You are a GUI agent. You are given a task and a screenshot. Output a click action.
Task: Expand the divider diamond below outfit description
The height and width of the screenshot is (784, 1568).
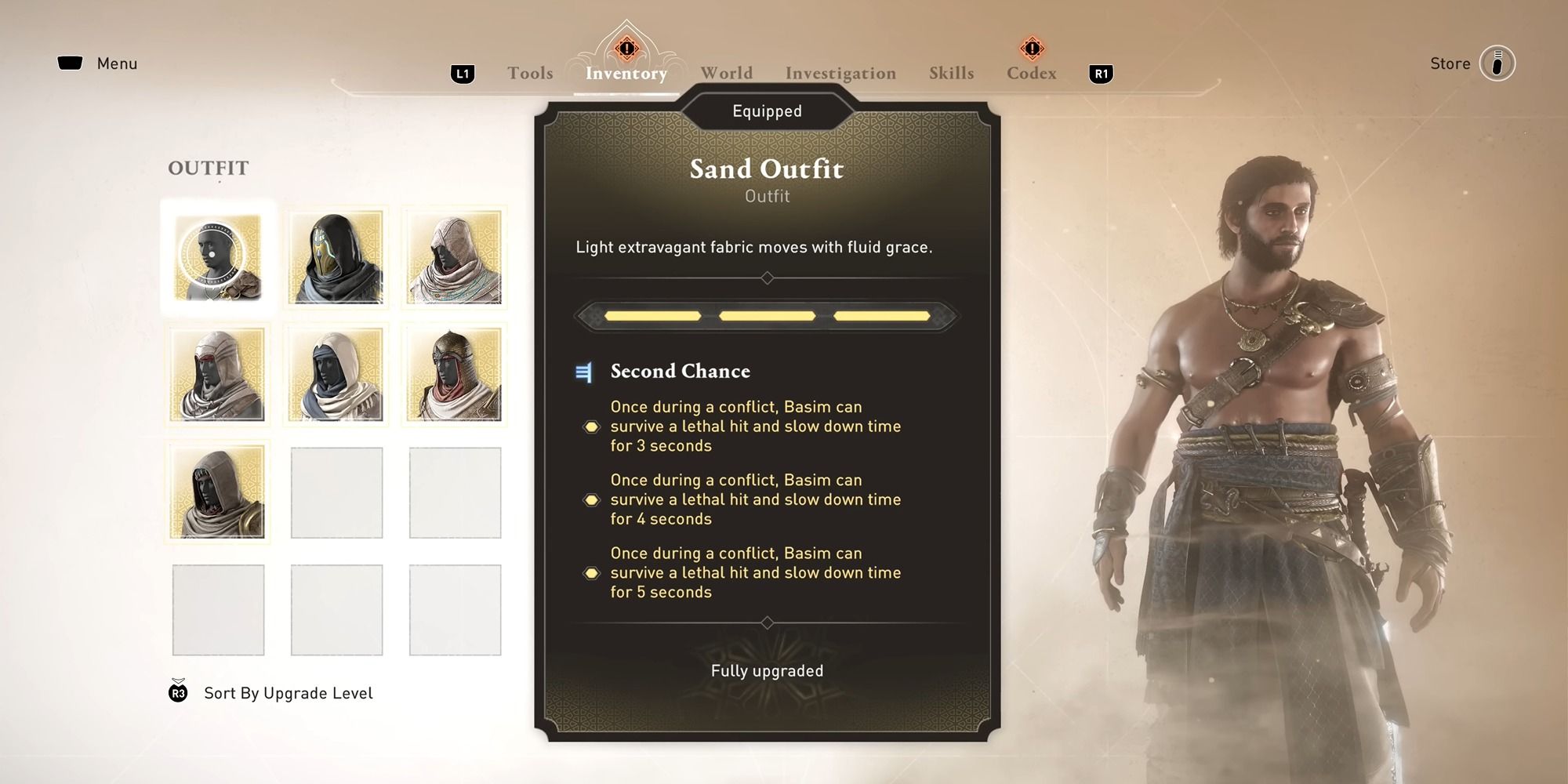(767, 277)
